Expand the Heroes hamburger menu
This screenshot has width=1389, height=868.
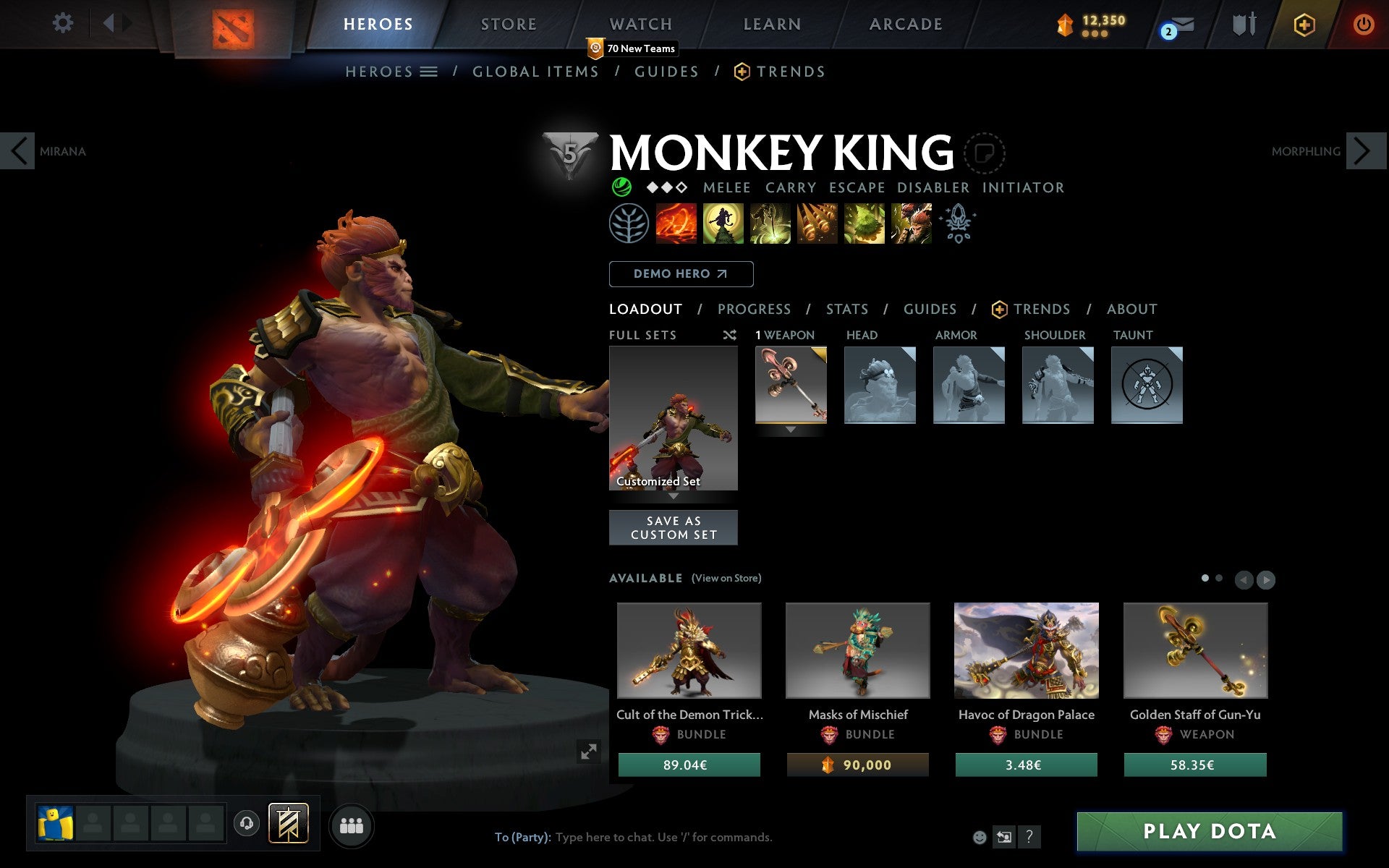pos(428,72)
